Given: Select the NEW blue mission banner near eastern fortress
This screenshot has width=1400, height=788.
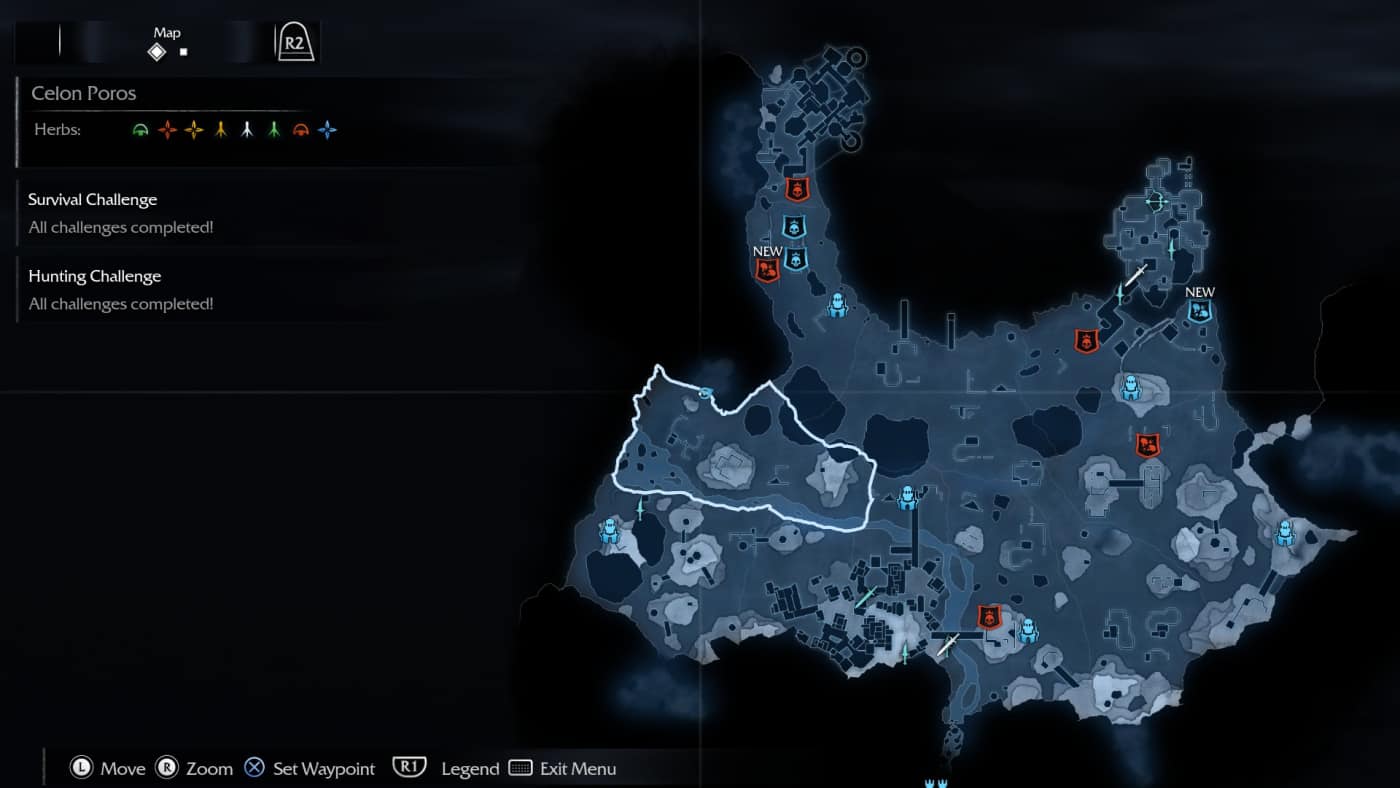Looking at the screenshot, I should click(x=1199, y=309).
